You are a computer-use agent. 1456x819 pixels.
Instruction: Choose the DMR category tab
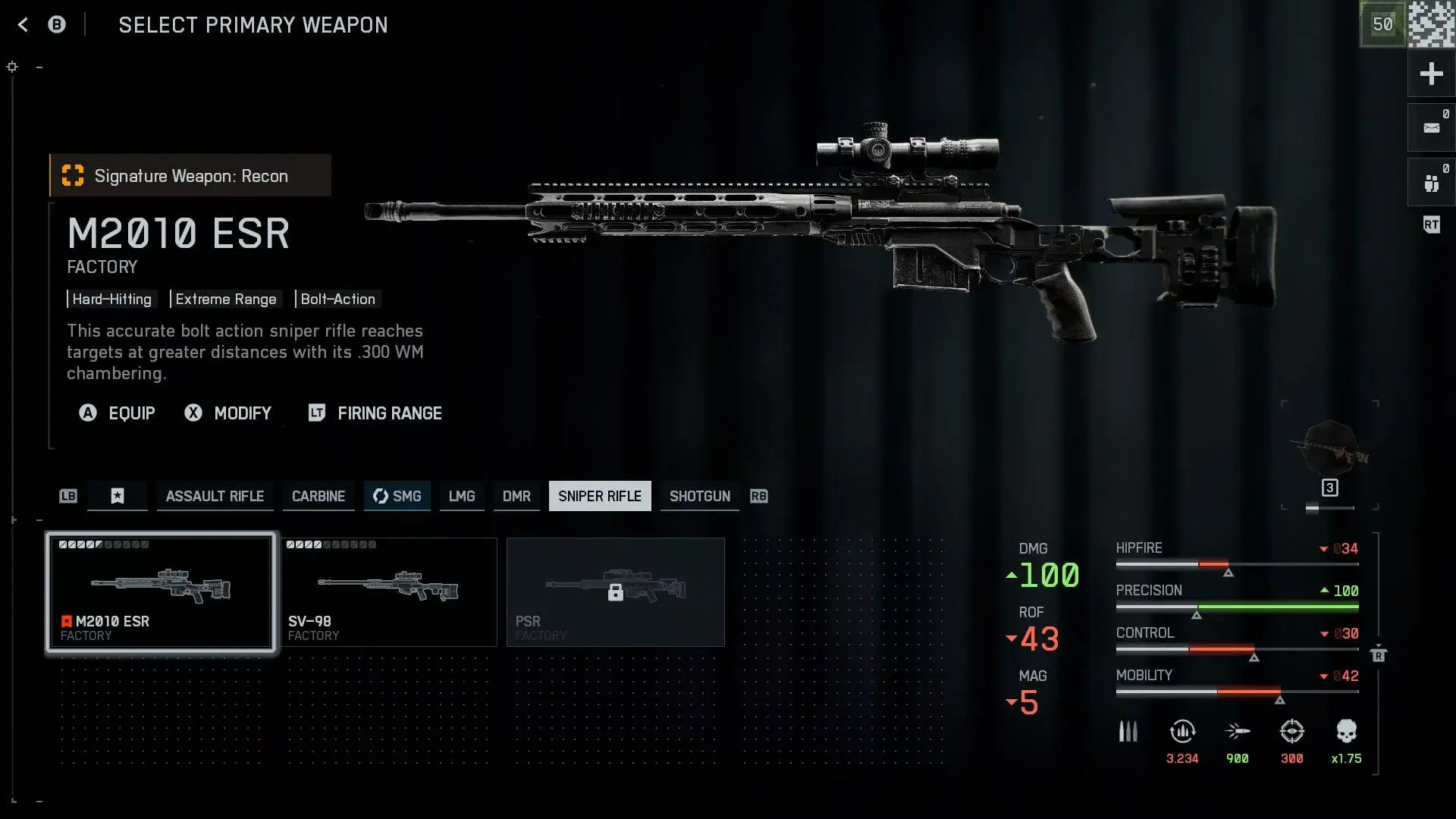click(516, 496)
